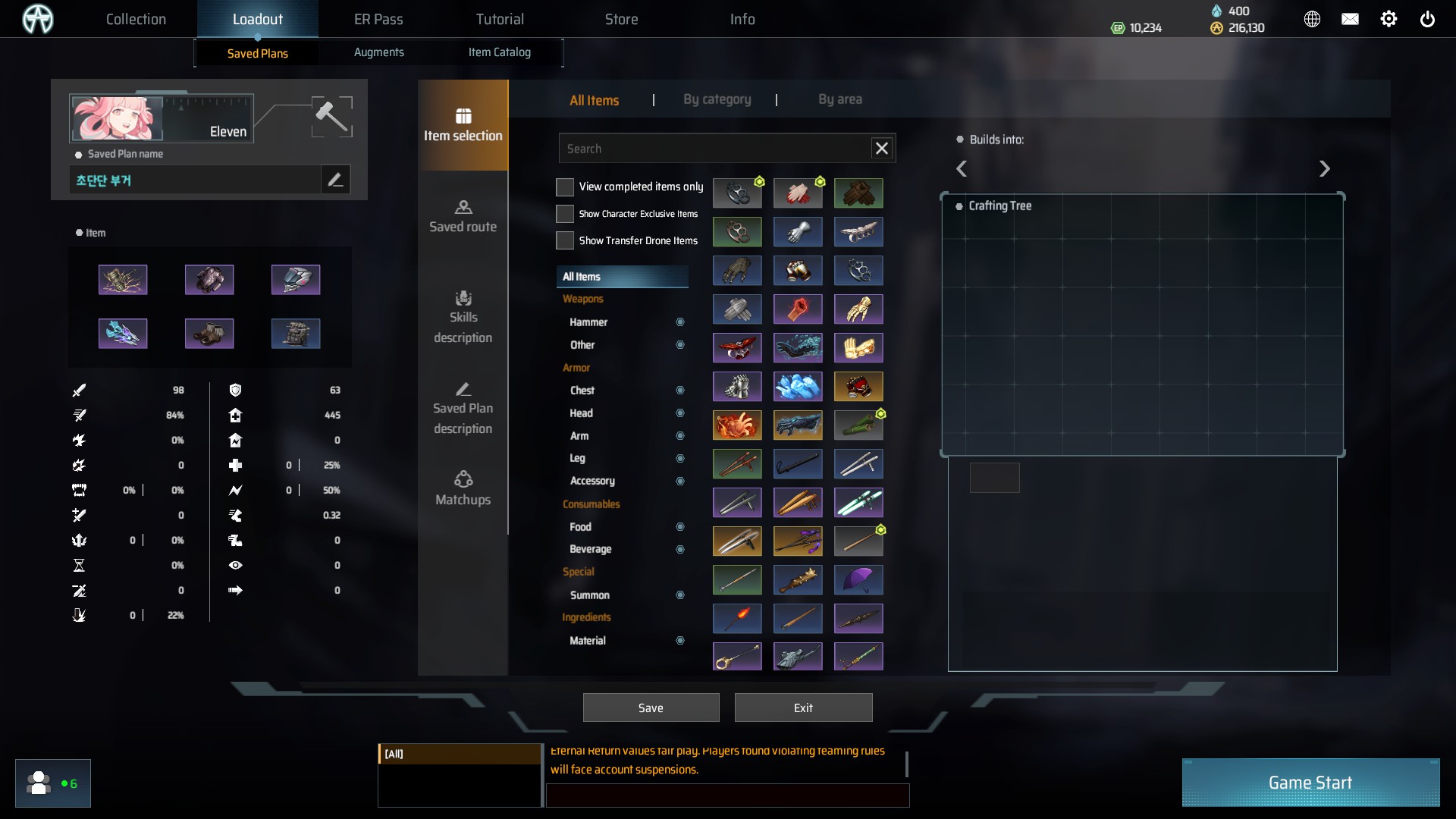Open the Collection tab
1456x819 pixels.
click(x=136, y=19)
